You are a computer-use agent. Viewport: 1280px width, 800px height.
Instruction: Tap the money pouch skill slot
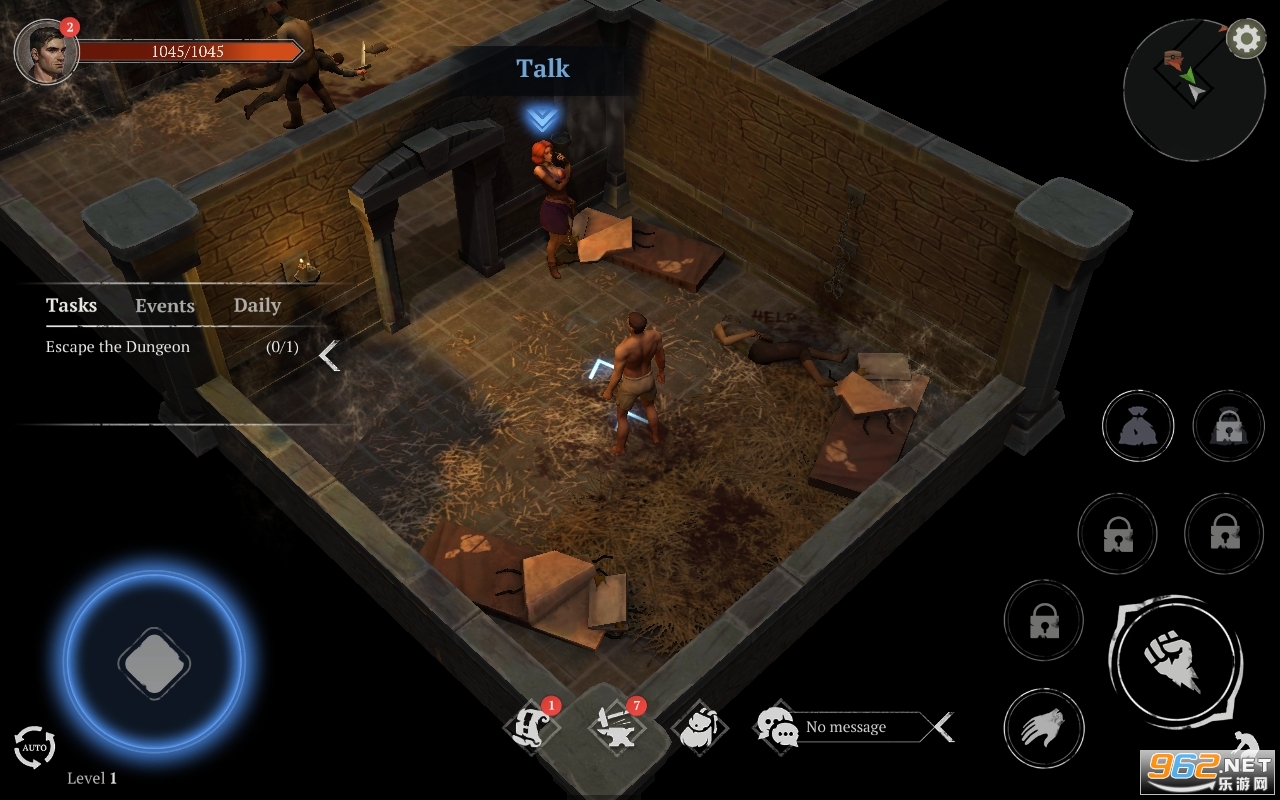[1137, 427]
